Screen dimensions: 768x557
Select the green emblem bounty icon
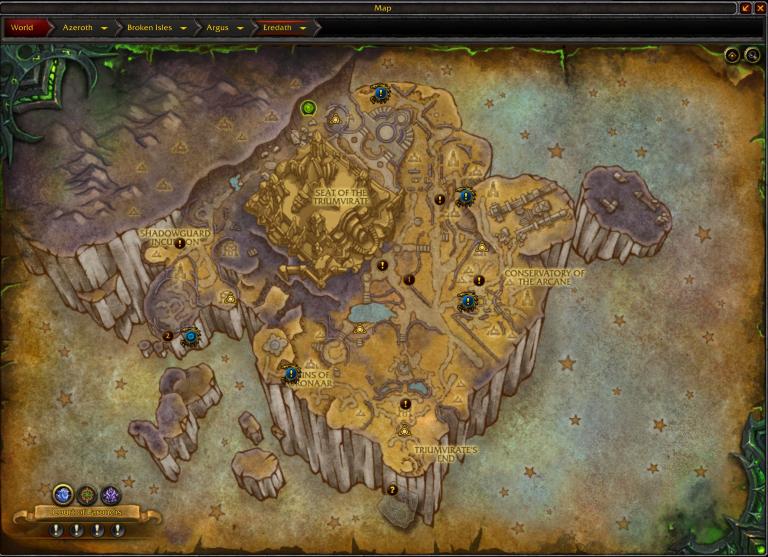[86, 493]
